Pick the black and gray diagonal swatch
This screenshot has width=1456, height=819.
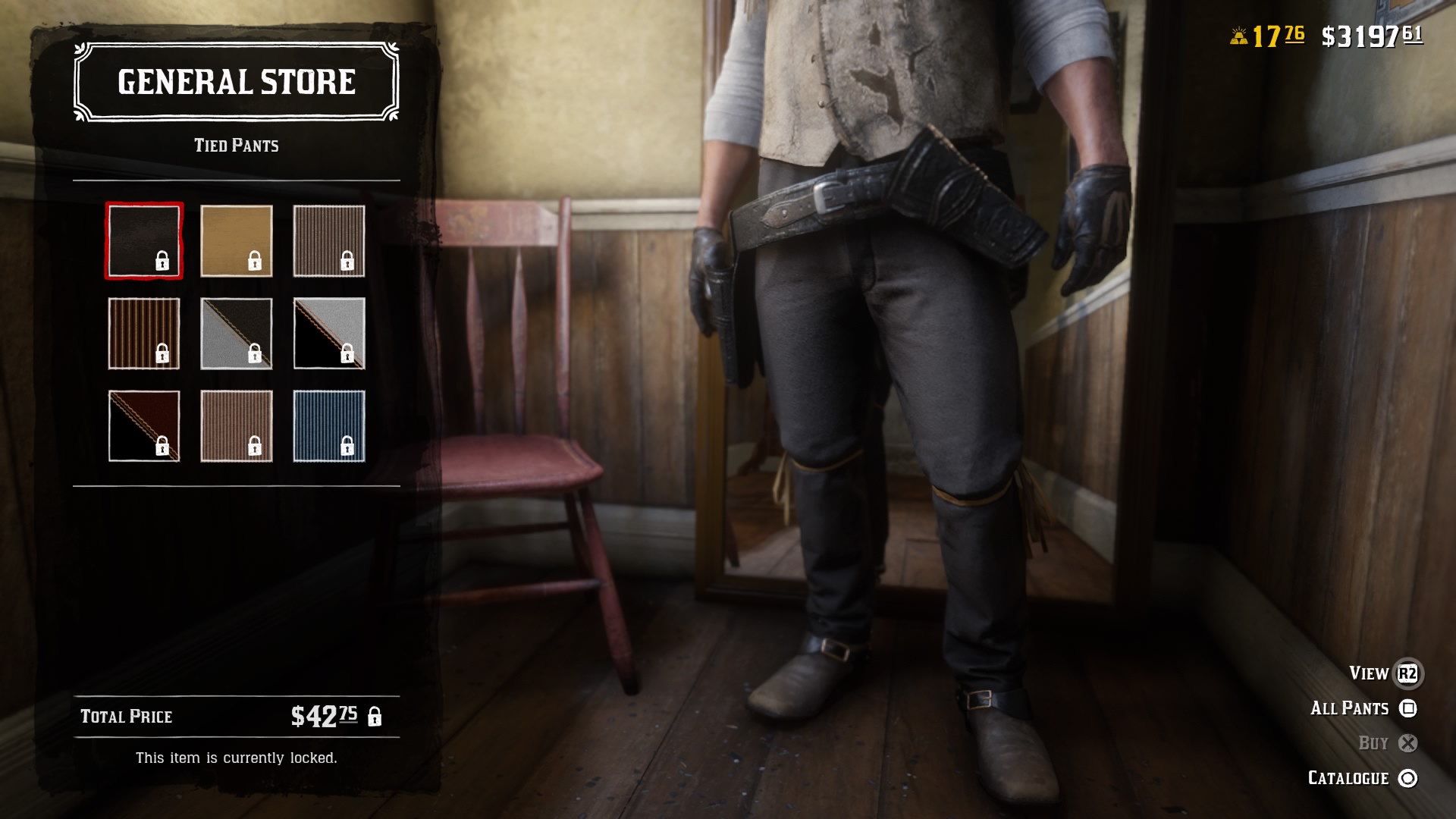(329, 334)
